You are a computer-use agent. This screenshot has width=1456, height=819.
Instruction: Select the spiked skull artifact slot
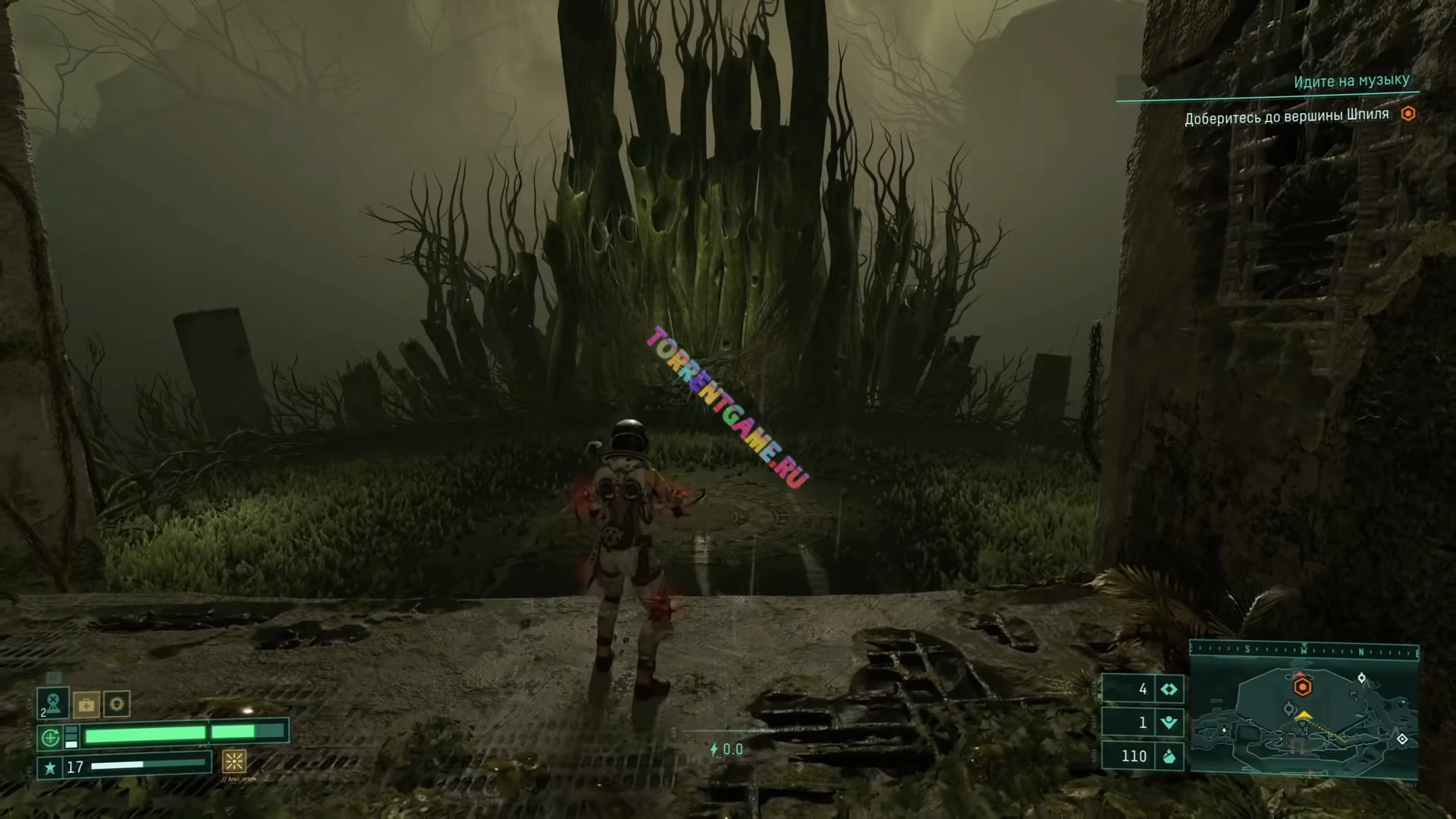tap(117, 704)
